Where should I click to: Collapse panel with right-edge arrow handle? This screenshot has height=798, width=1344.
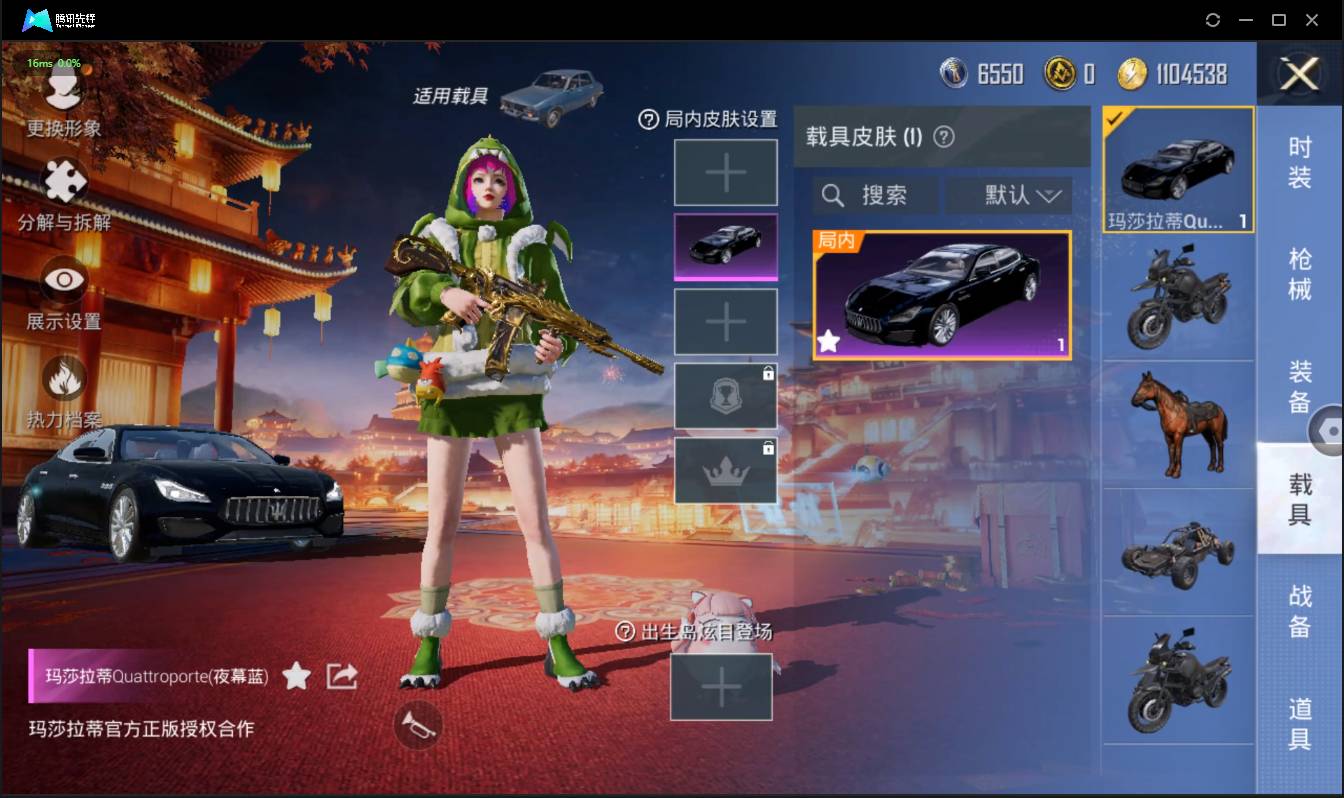click(1328, 430)
